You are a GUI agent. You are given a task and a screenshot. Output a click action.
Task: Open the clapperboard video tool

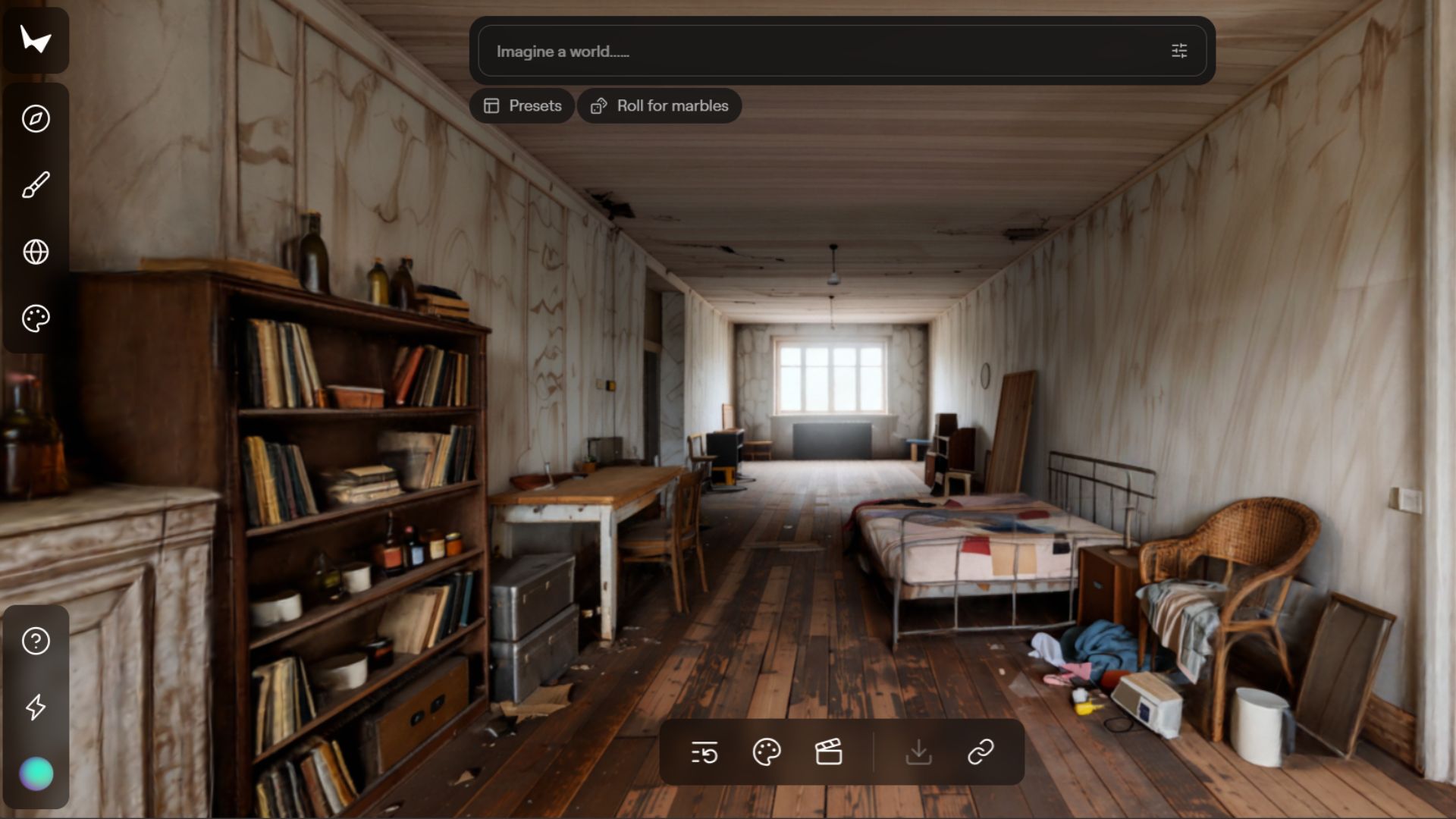pos(829,753)
